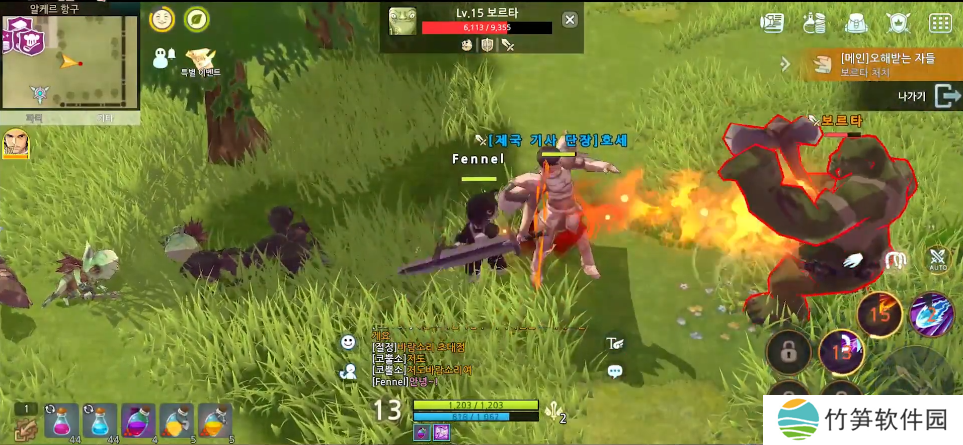Open the yellow smiley face status icon
Image resolution: width=963 pixels, height=445 pixels.
pyautogui.click(x=161, y=19)
